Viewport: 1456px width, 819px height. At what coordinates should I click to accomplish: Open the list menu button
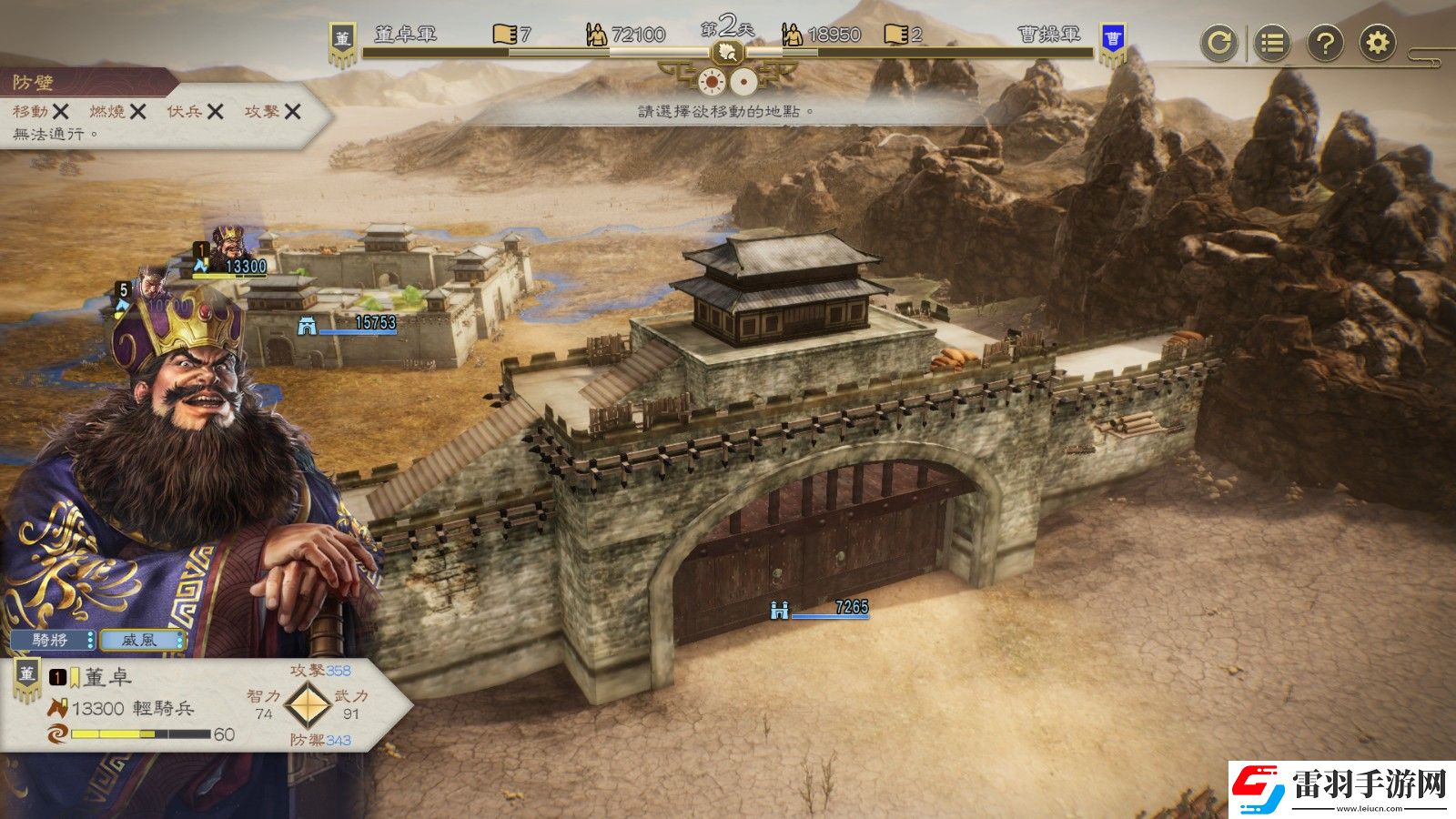pos(1271,43)
